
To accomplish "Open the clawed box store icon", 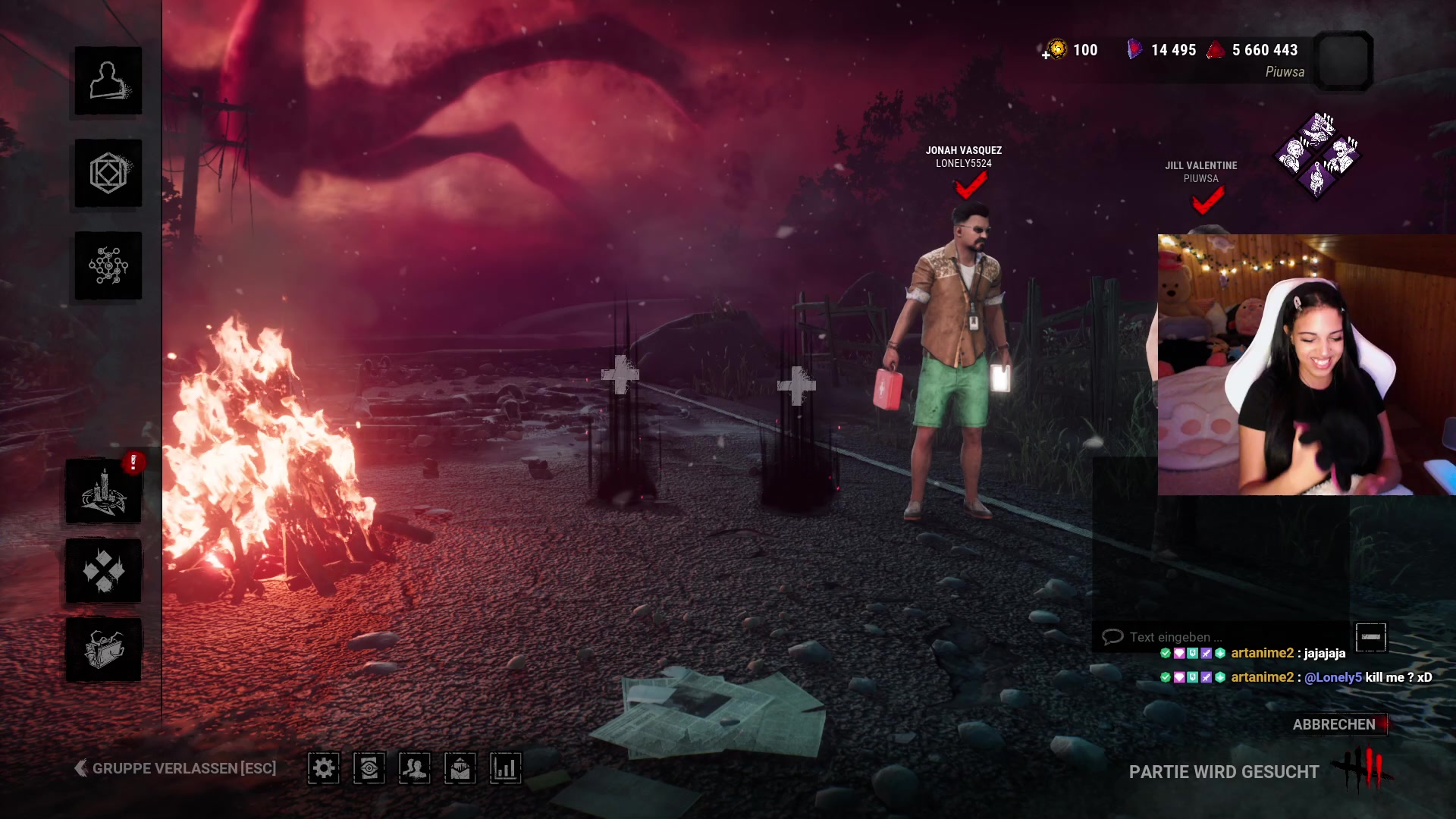I will pos(104,650).
